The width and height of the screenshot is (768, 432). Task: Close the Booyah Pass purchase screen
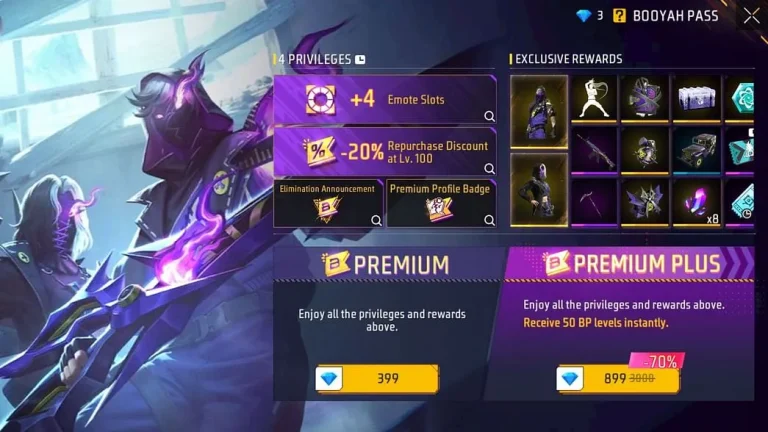(751, 15)
